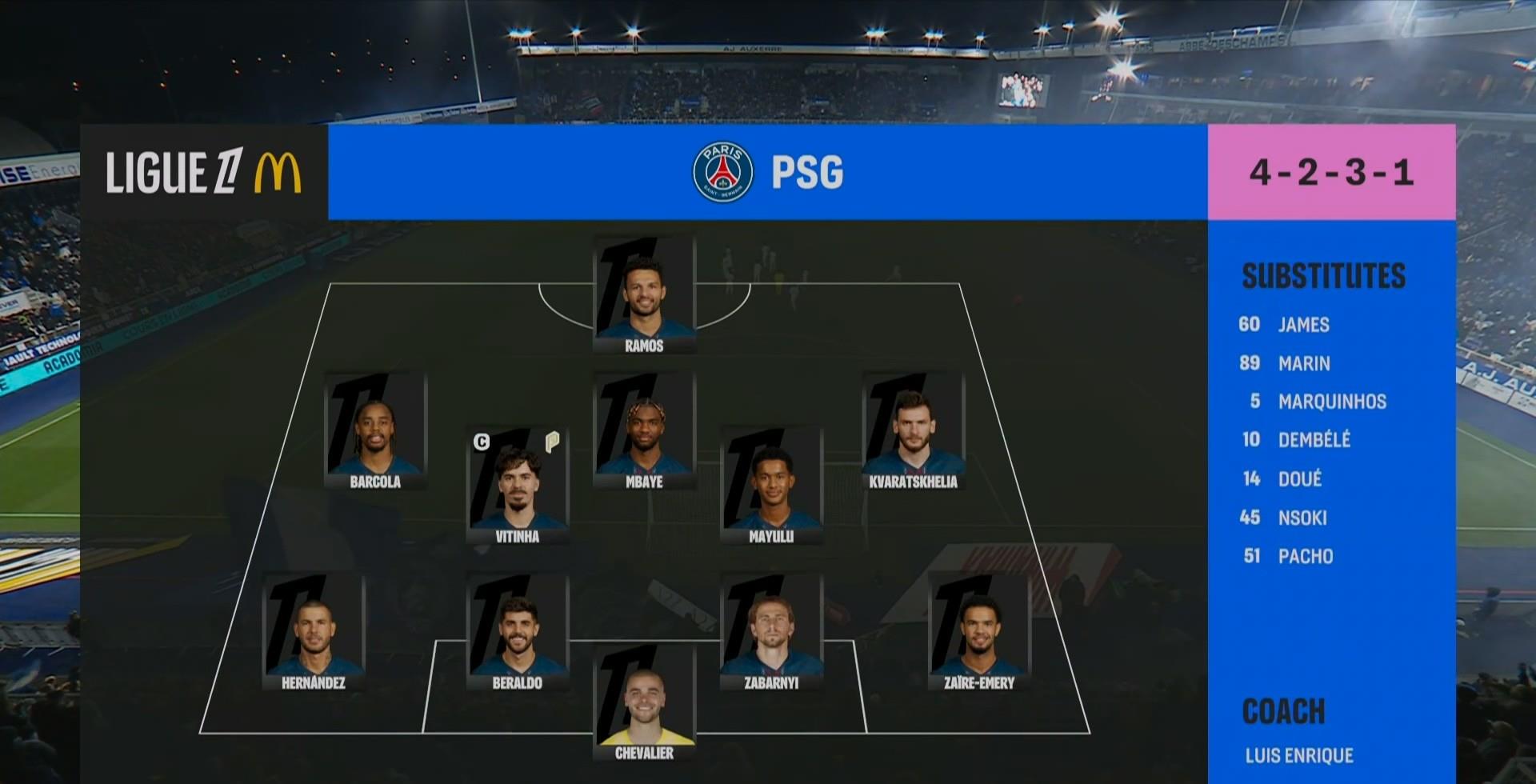Select the Hernández defender card
Image resolution: width=1536 pixels, height=784 pixels.
coord(314,632)
